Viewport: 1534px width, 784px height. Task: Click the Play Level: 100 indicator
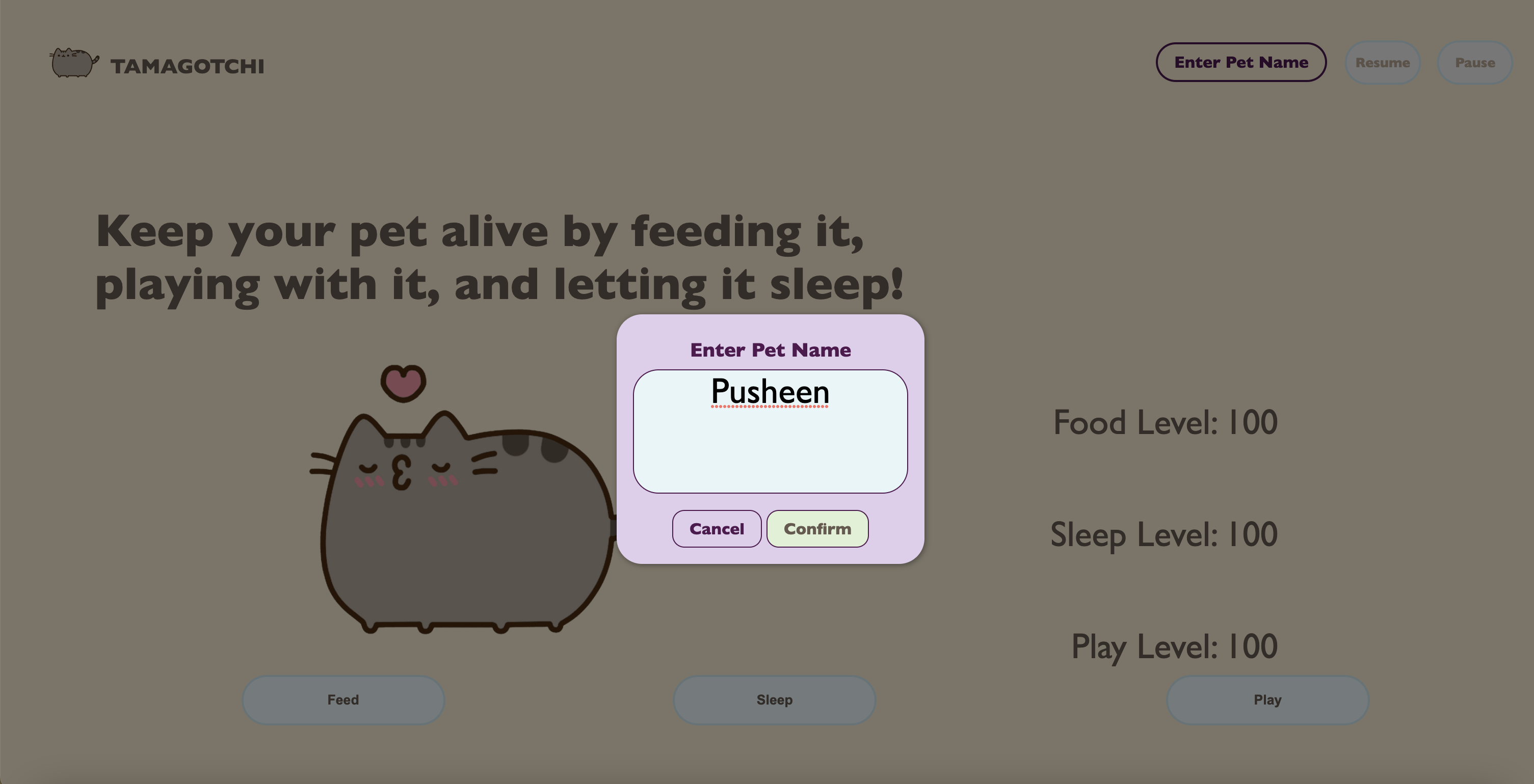point(1175,645)
